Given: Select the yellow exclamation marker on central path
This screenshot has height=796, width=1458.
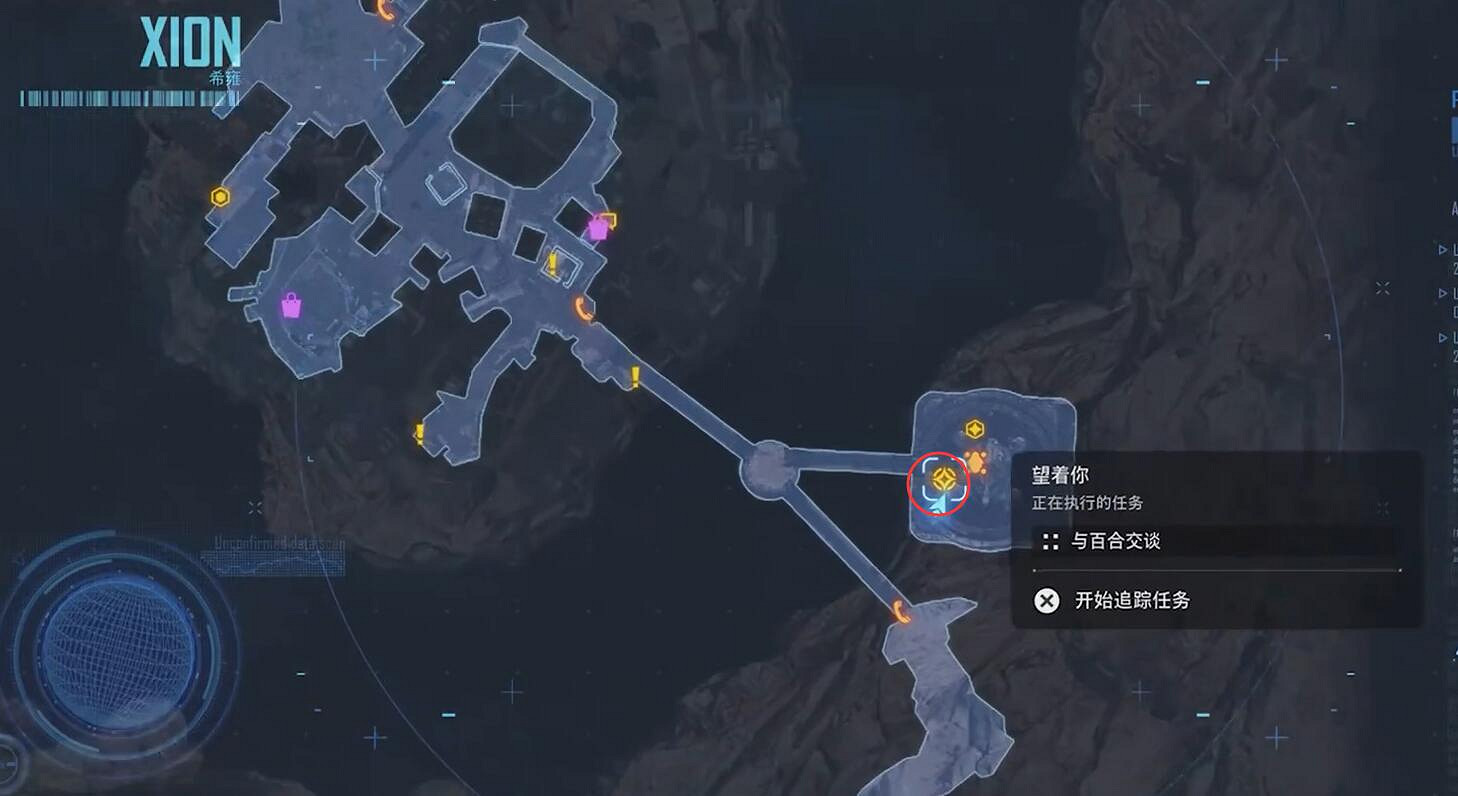Looking at the screenshot, I should coord(635,375).
